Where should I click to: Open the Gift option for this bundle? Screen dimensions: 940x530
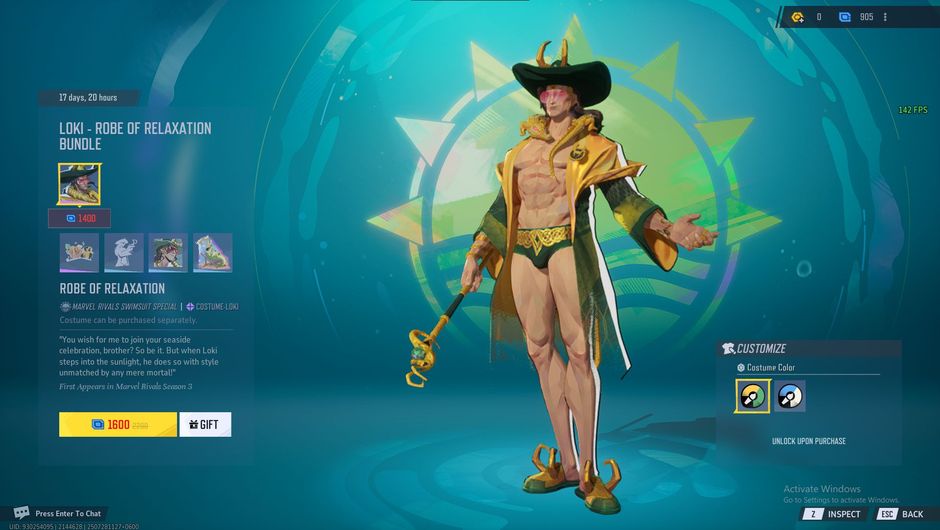[x=205, y=424]
